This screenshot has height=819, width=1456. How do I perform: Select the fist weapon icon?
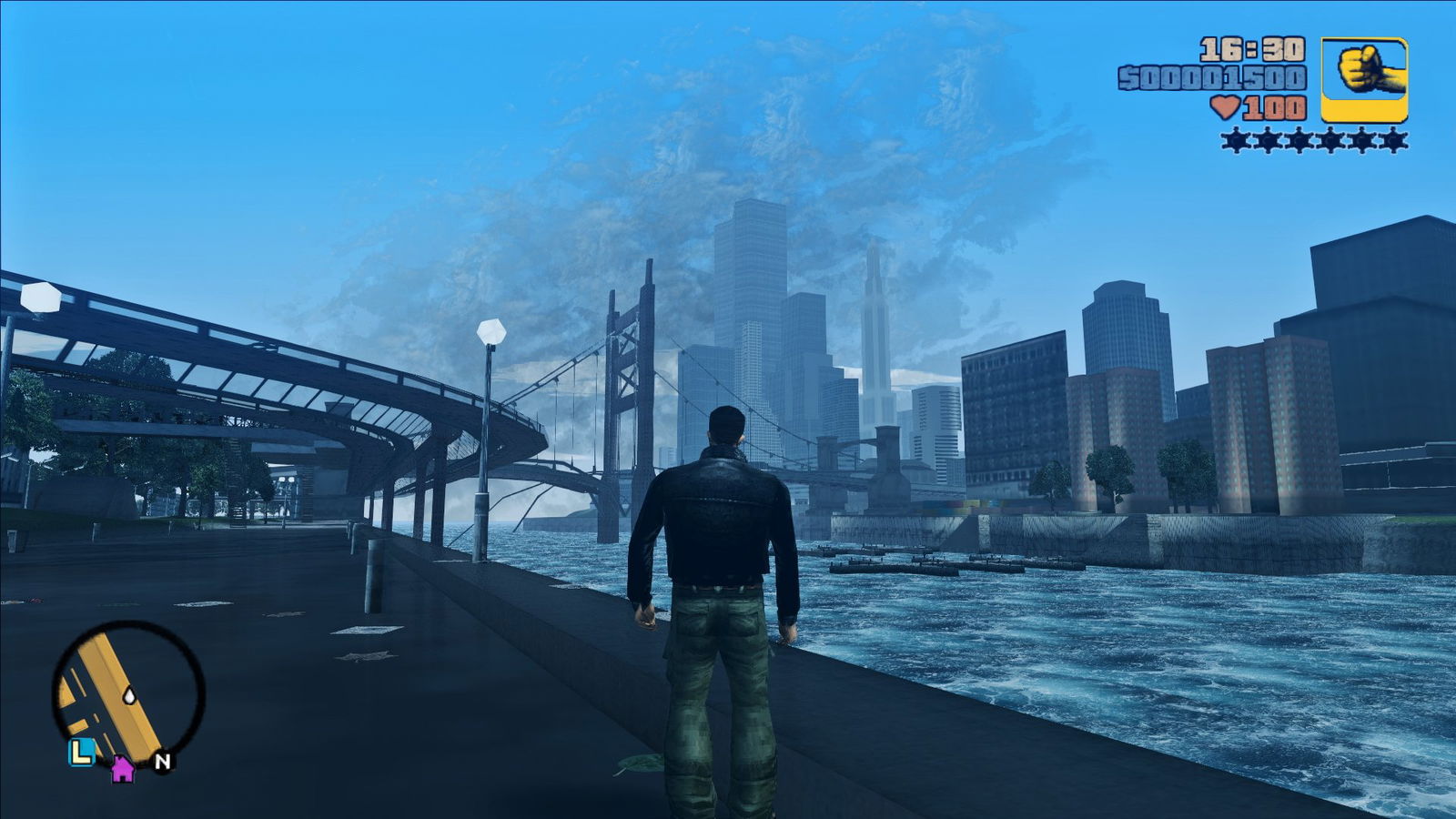coord(1363,79)
